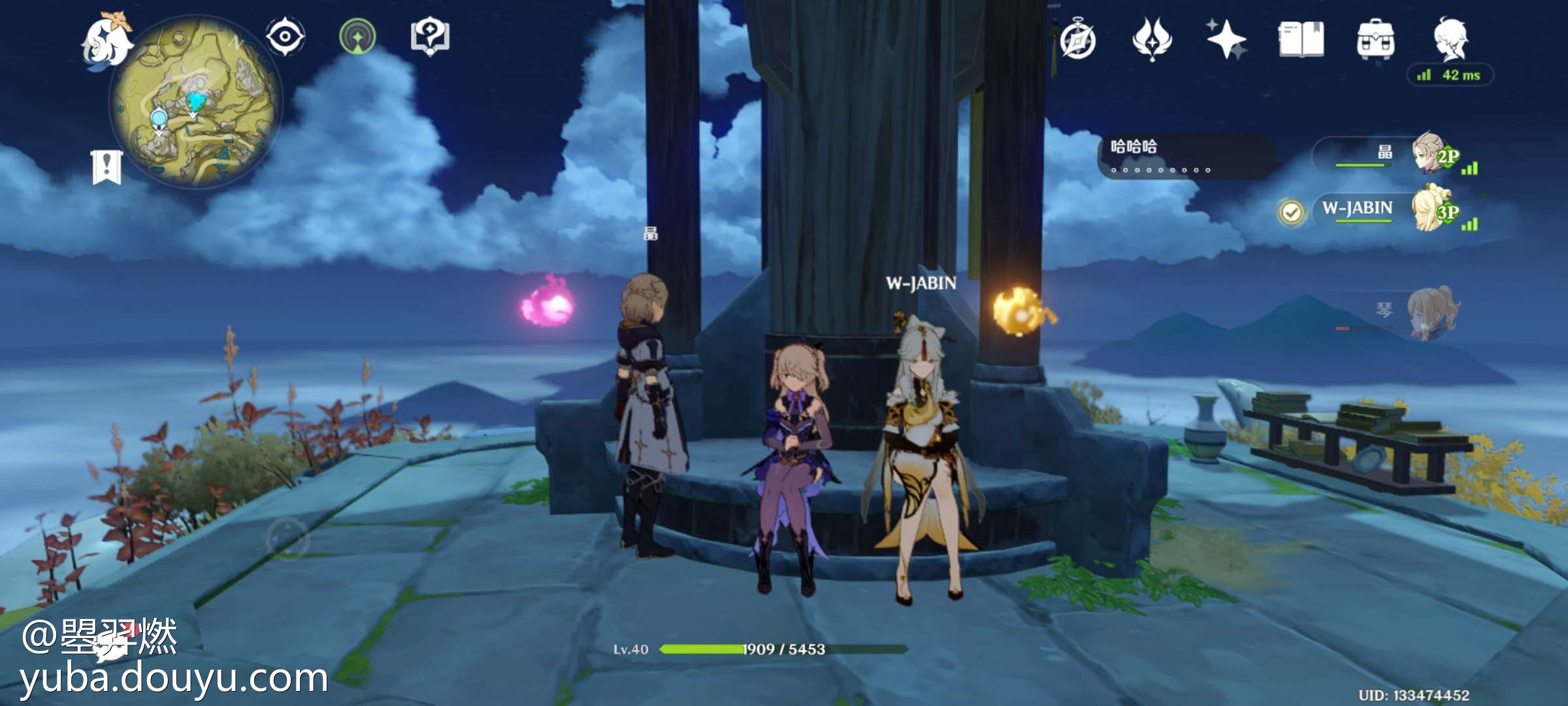
Task: Click the gold checkmark beside W-JABIN
Action: point(1291,212)
